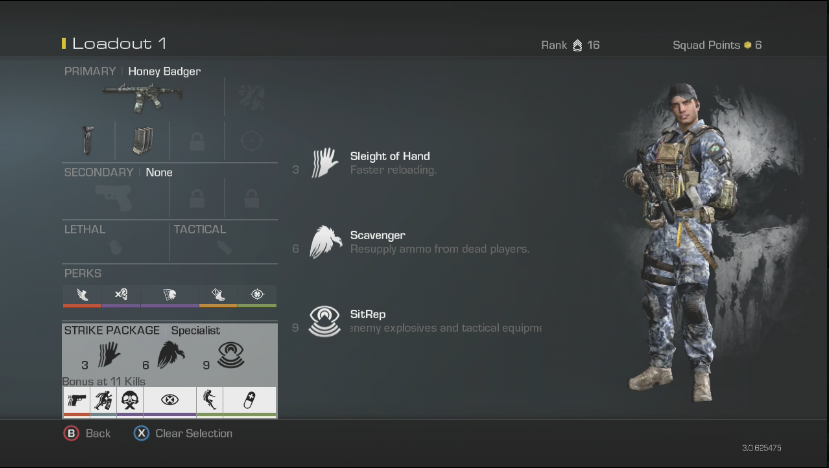Select the pistol bonus perk icon

tap(75, 401)
